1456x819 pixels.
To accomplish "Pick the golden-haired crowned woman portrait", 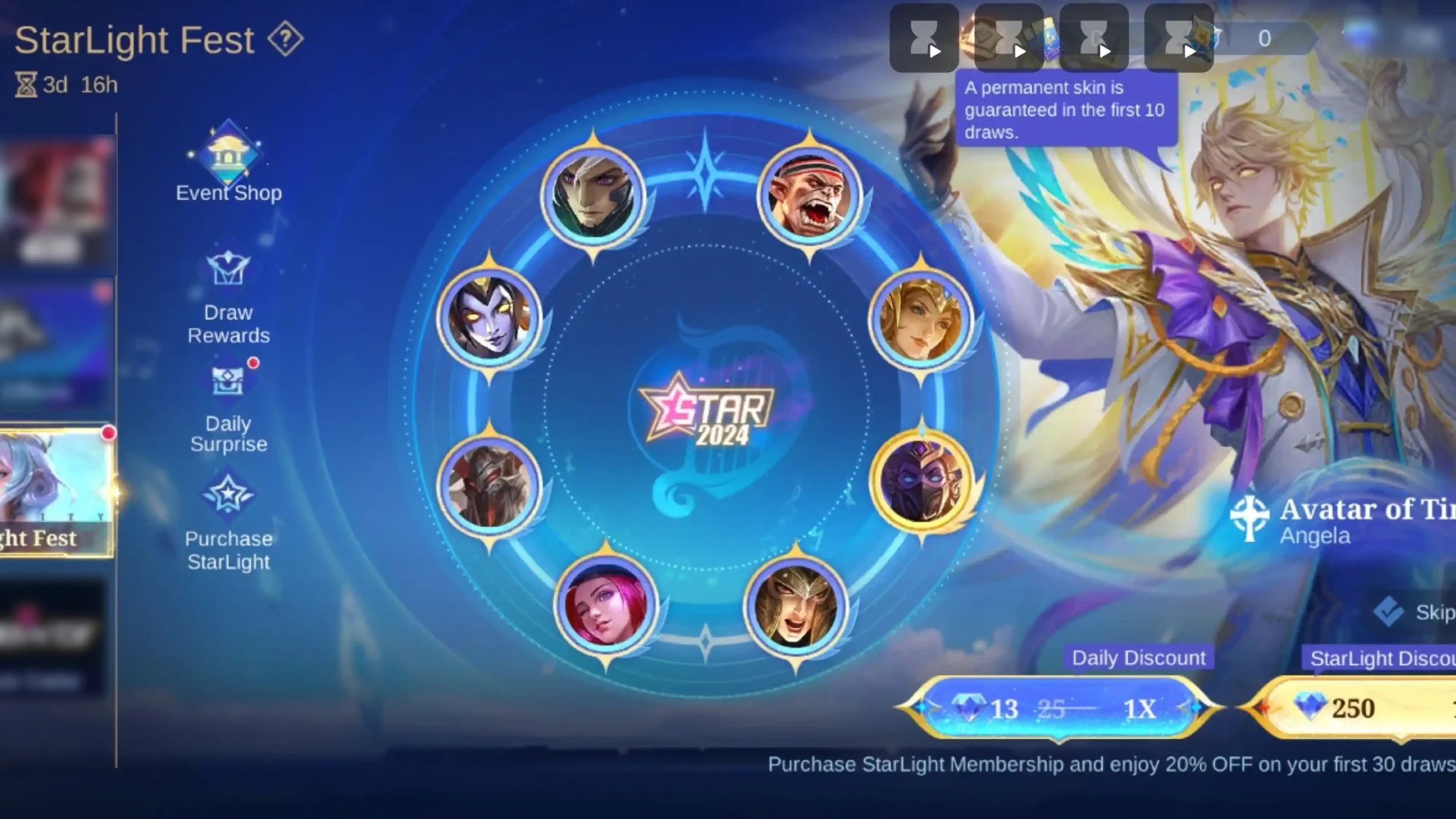I will (x=921, y=320).
